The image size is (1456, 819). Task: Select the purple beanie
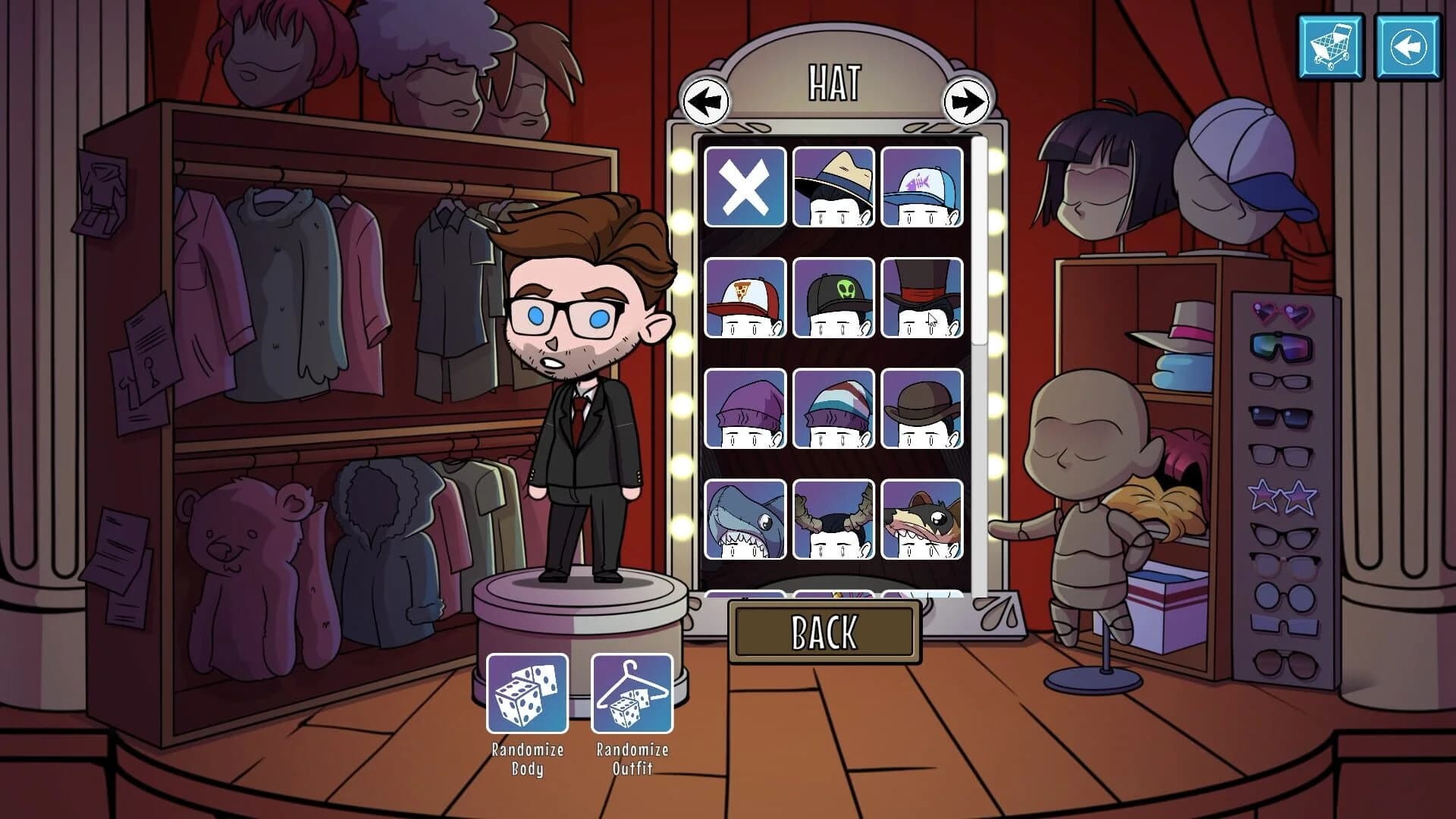click(x=746, y=409)
